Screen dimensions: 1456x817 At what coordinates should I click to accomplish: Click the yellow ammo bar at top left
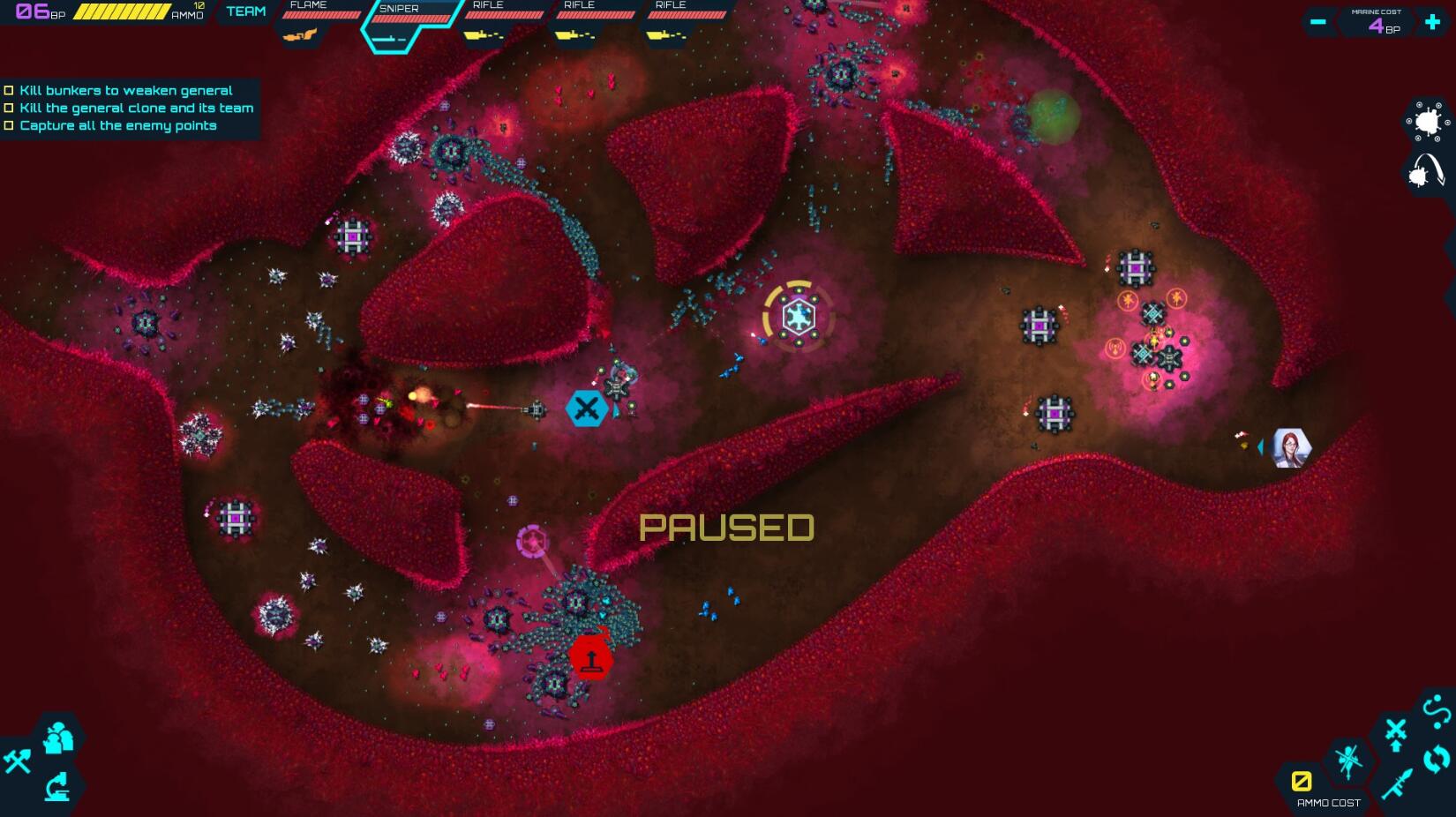pos(124,11)
